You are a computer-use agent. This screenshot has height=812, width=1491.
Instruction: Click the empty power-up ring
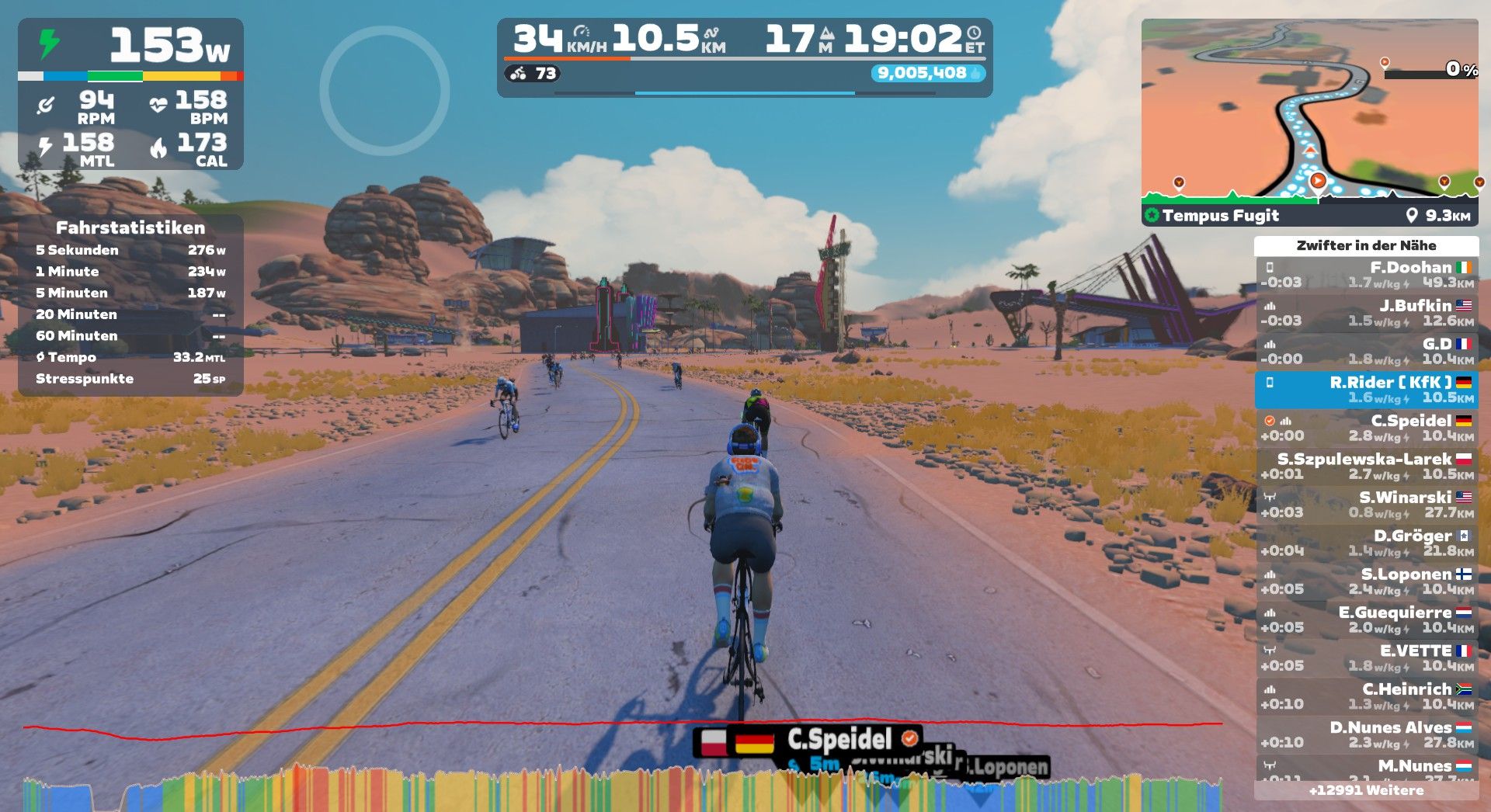[x=384, y=91]
